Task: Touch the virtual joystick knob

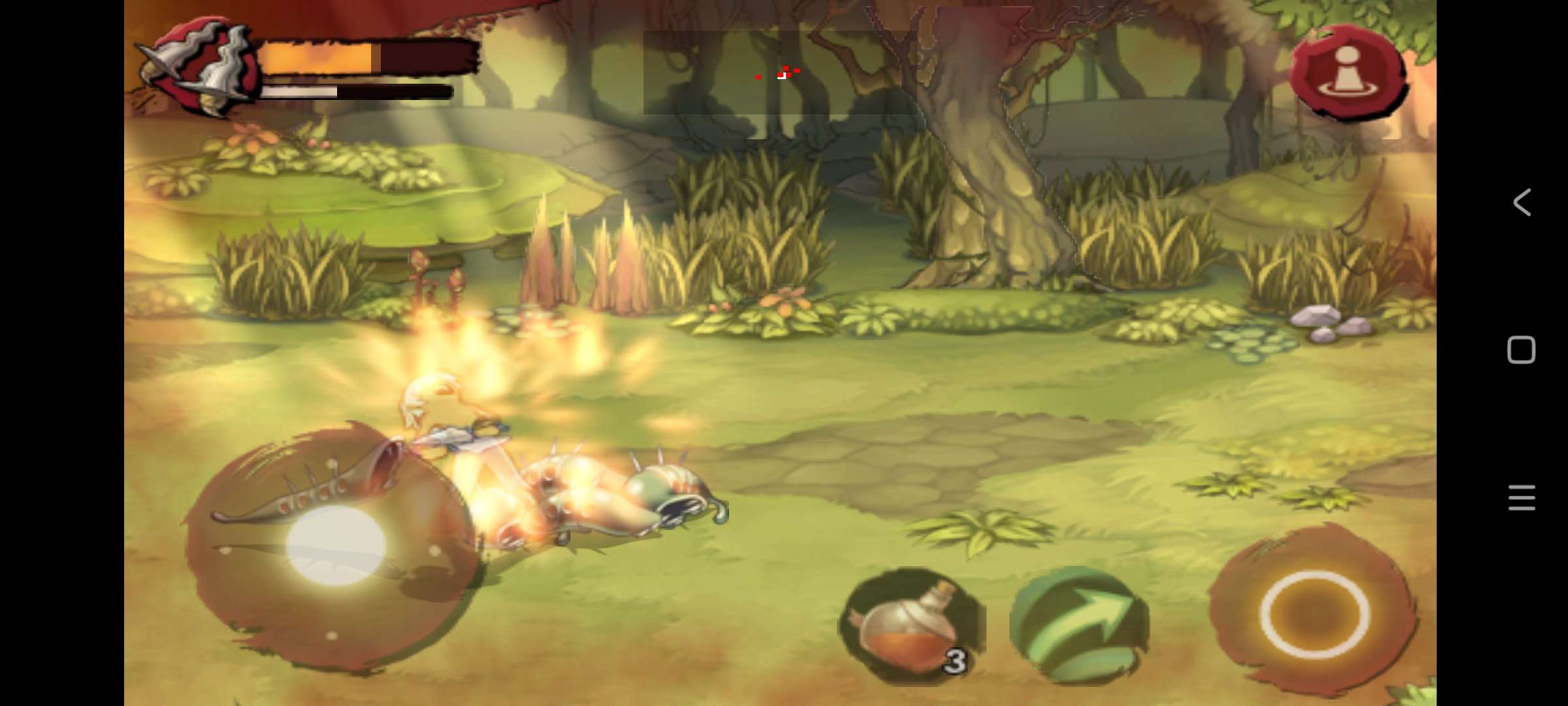Action: pyautogui.click(x=336, y=545)
